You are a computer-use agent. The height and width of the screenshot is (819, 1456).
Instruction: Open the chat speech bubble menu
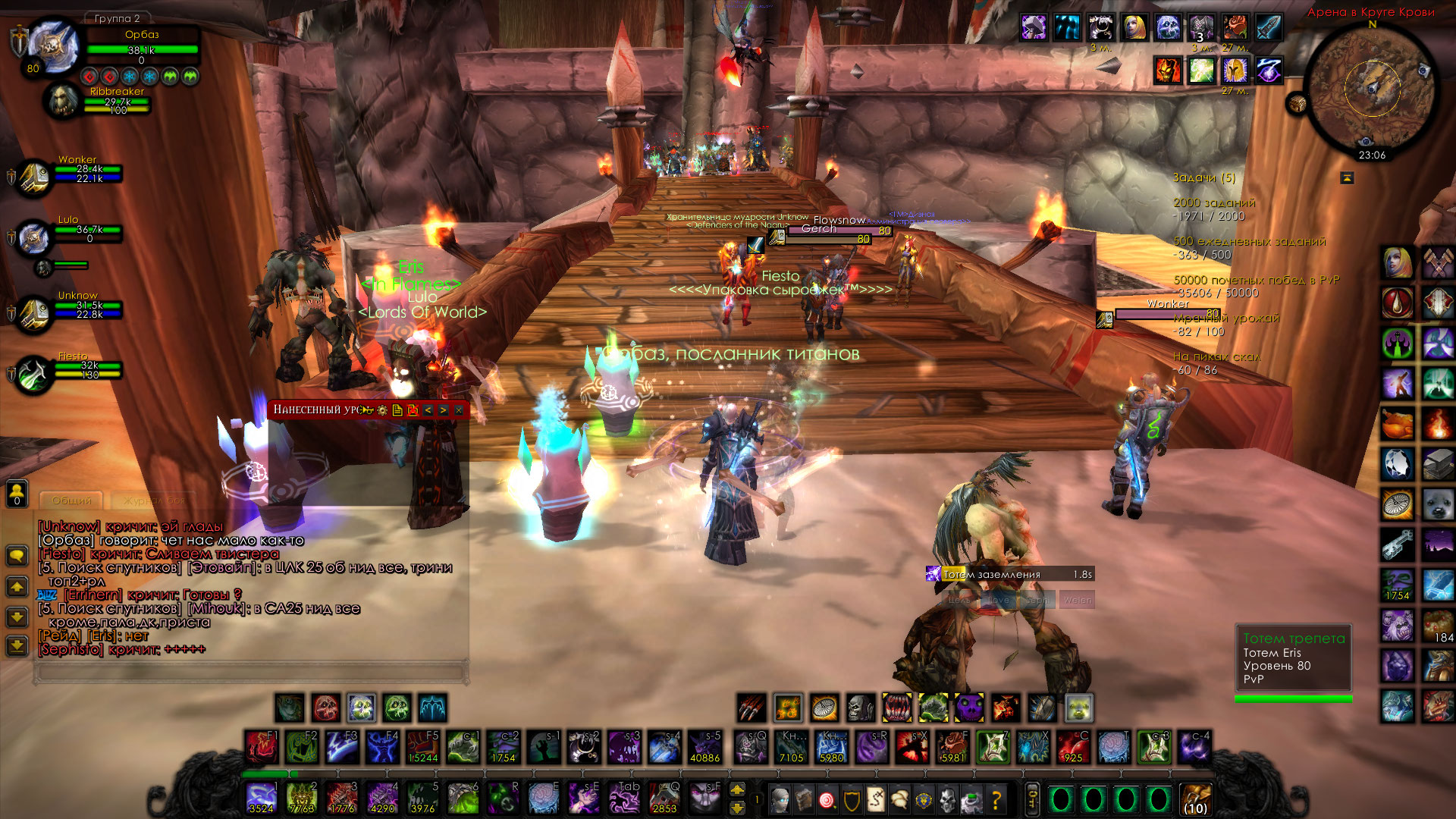click(17, 557)
